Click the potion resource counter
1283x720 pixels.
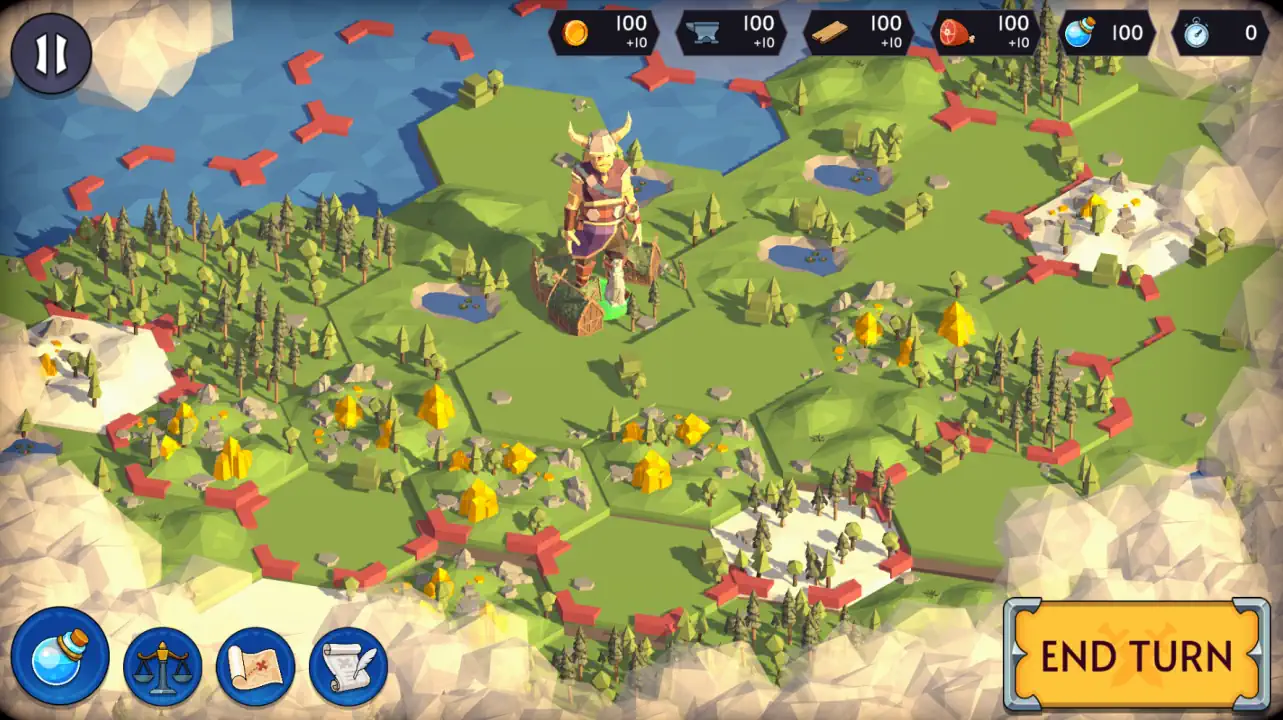tap(1110, 33)
